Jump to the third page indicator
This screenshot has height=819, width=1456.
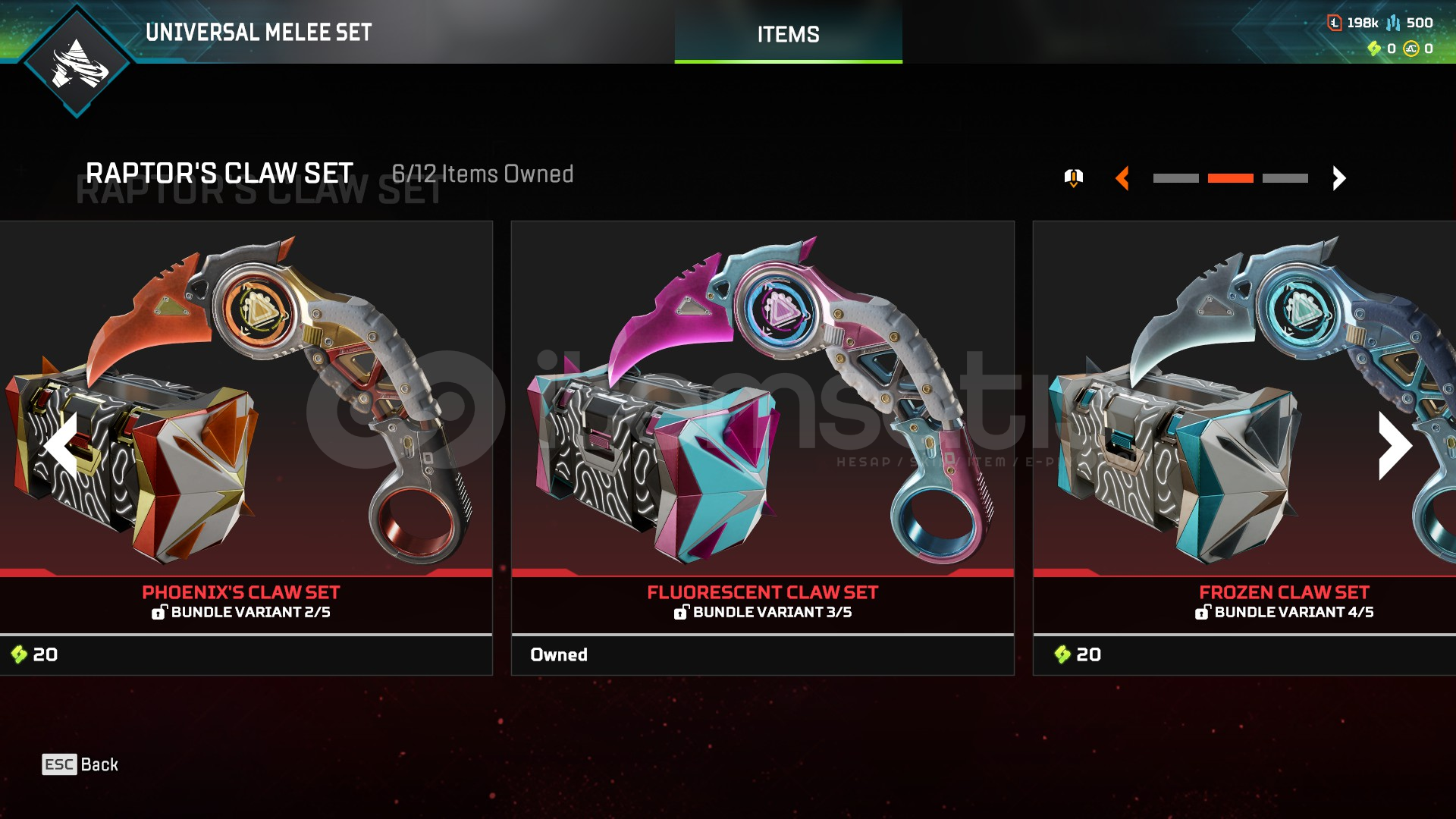coord(1285,178)
